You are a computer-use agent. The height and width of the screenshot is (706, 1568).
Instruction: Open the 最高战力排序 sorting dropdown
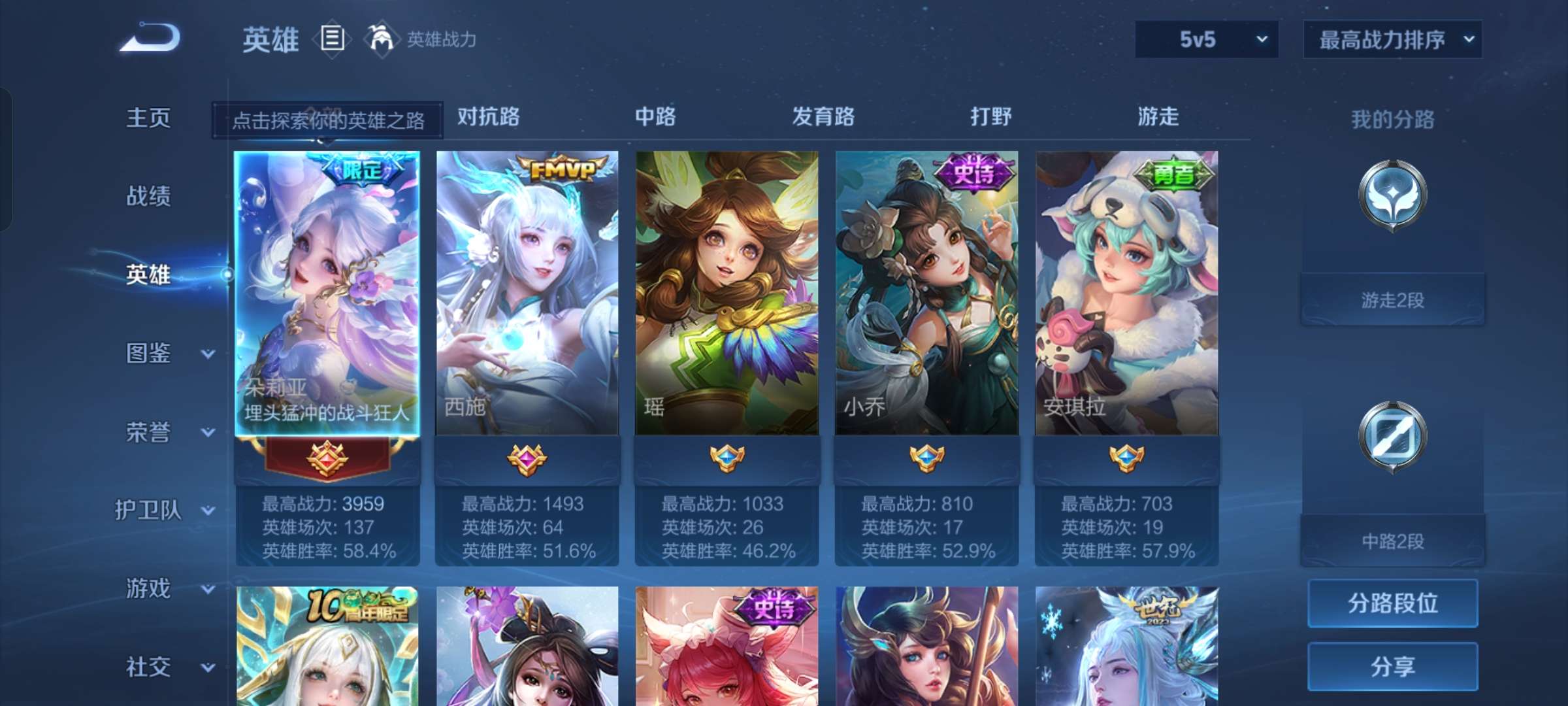[x=1392, y=39]
